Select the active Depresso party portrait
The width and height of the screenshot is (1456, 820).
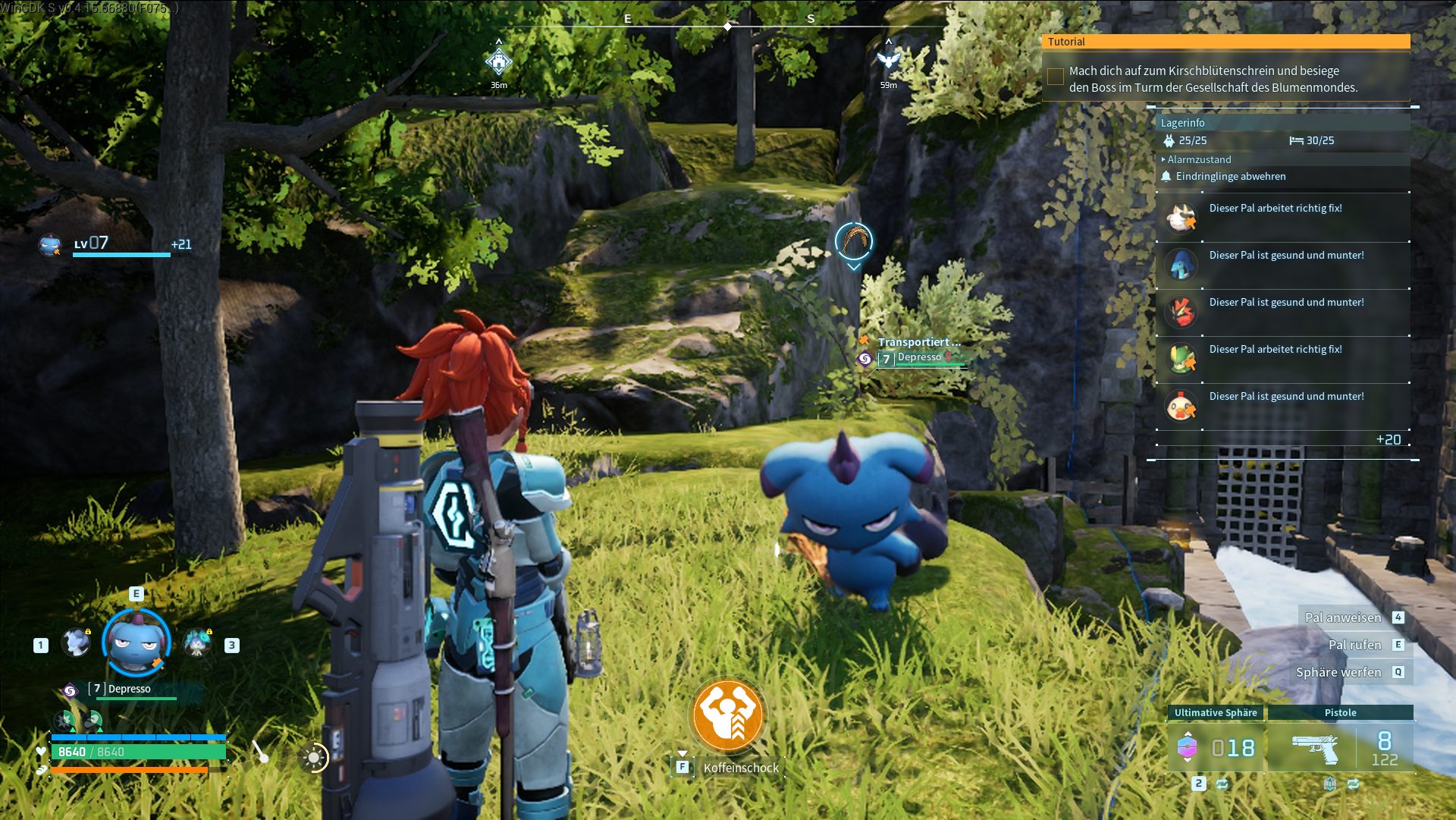(x=136, y=643)
